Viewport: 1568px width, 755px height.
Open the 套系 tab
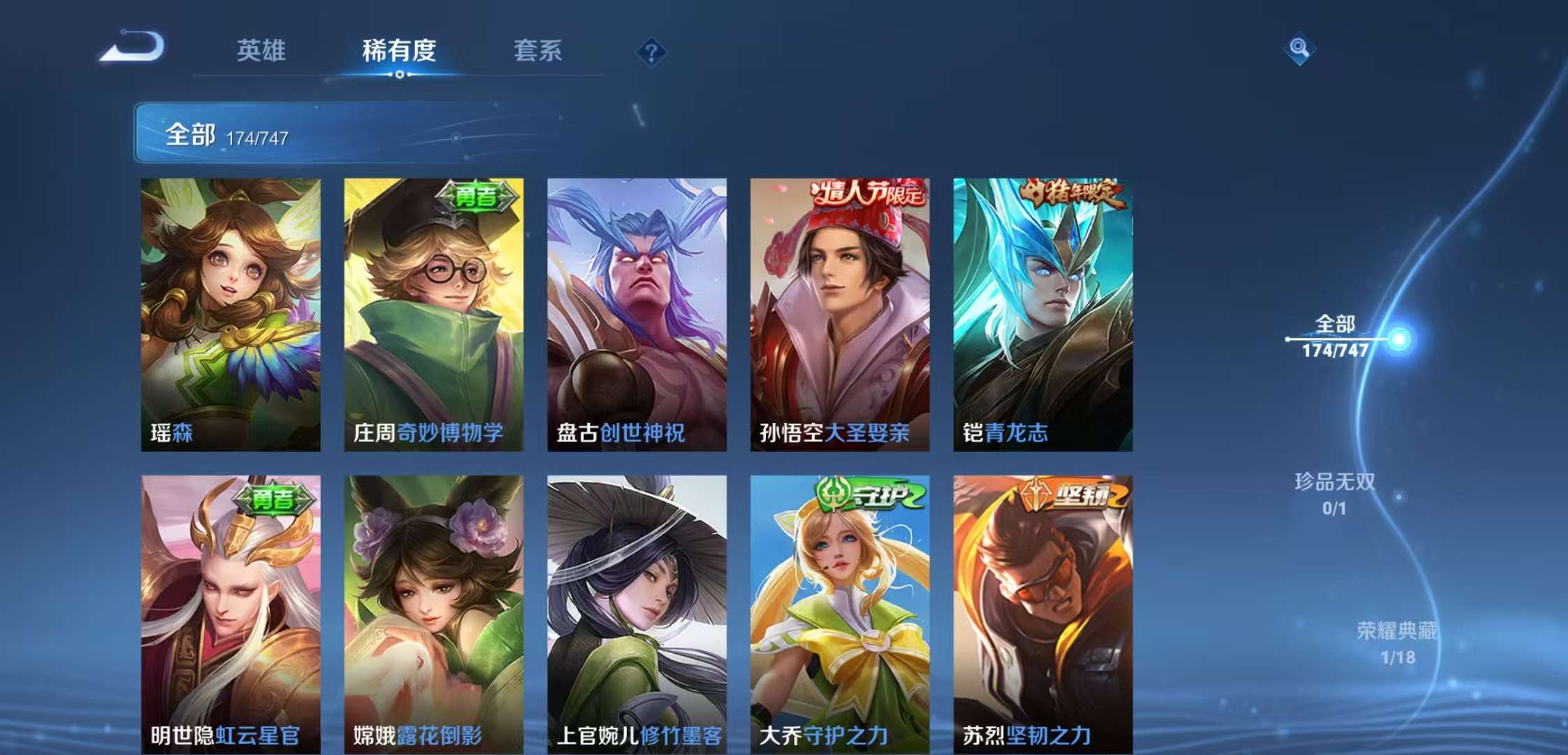pos(537,50)
